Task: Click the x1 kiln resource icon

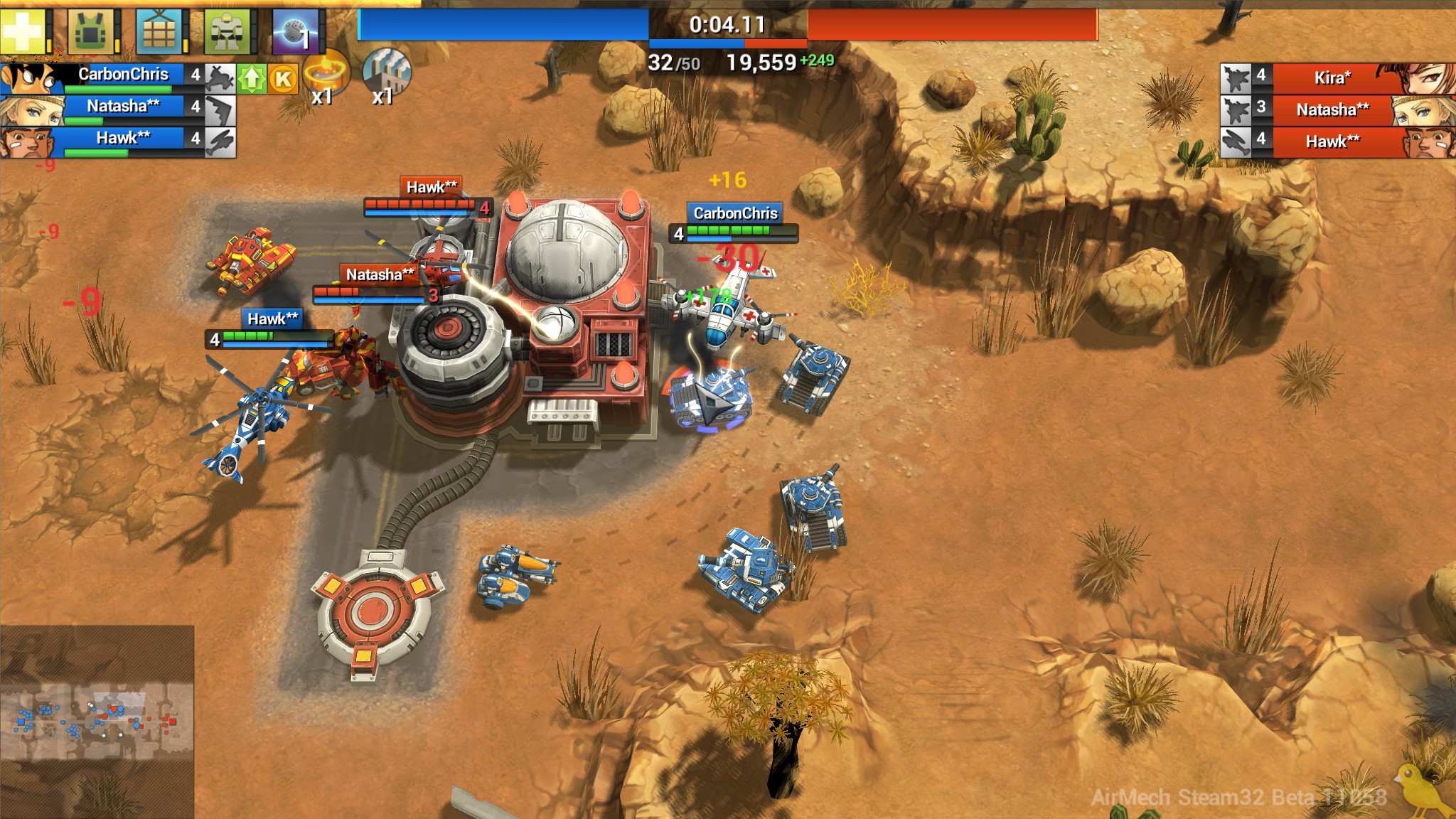Action: [326, 75]
